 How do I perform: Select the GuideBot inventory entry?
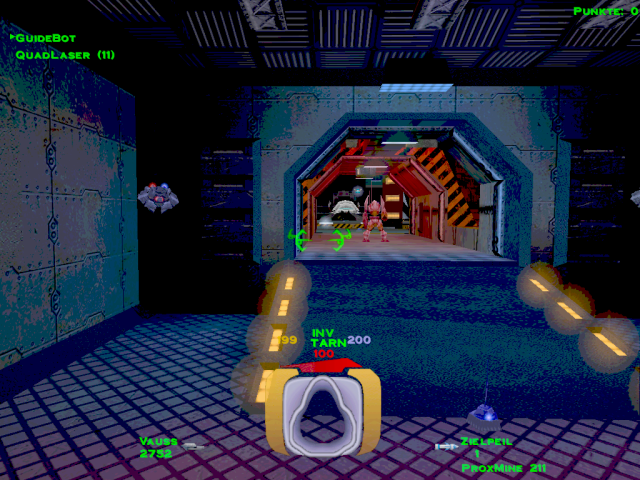45,37
